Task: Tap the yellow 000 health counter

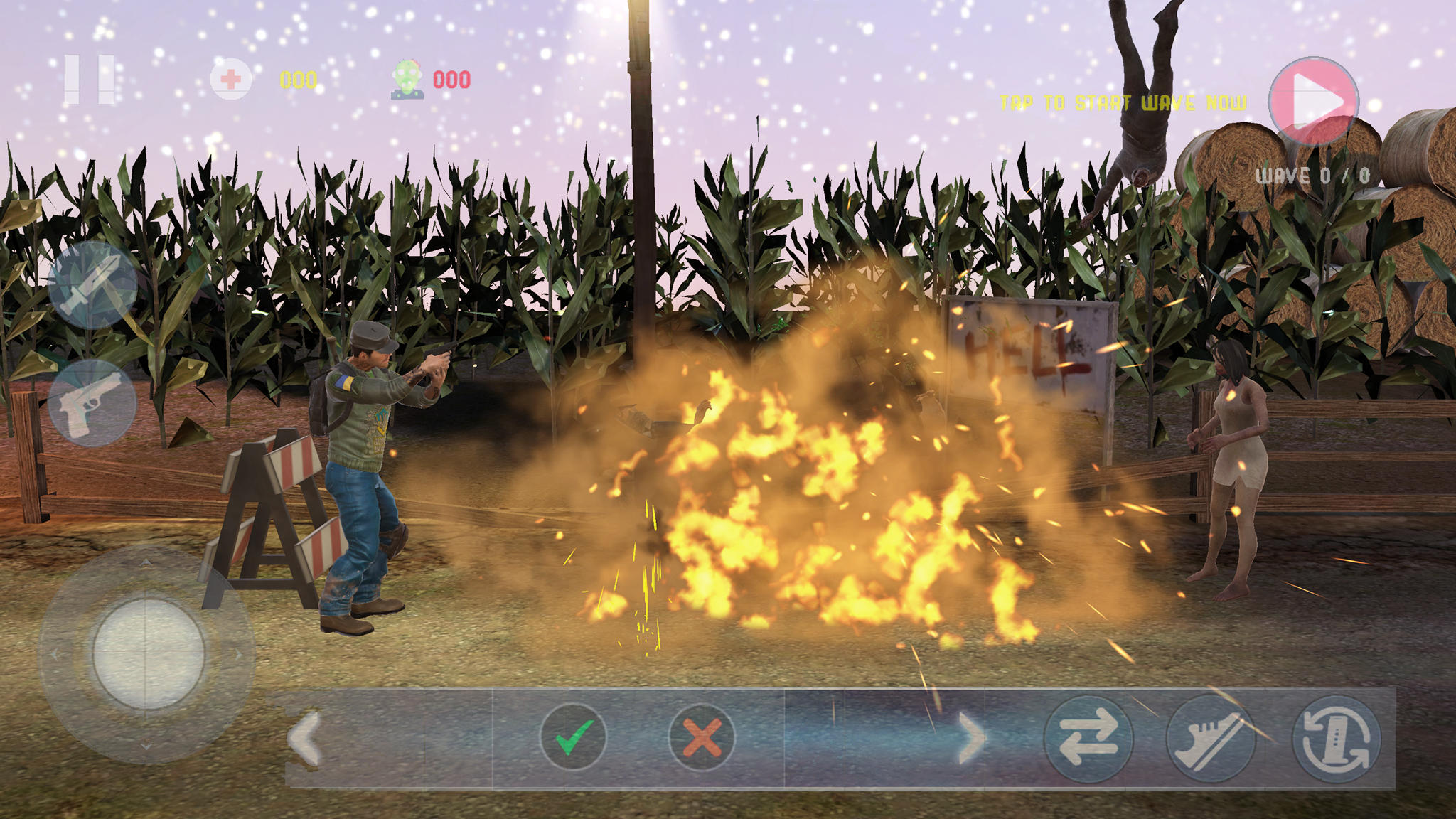Action: [x=299, y=80]
